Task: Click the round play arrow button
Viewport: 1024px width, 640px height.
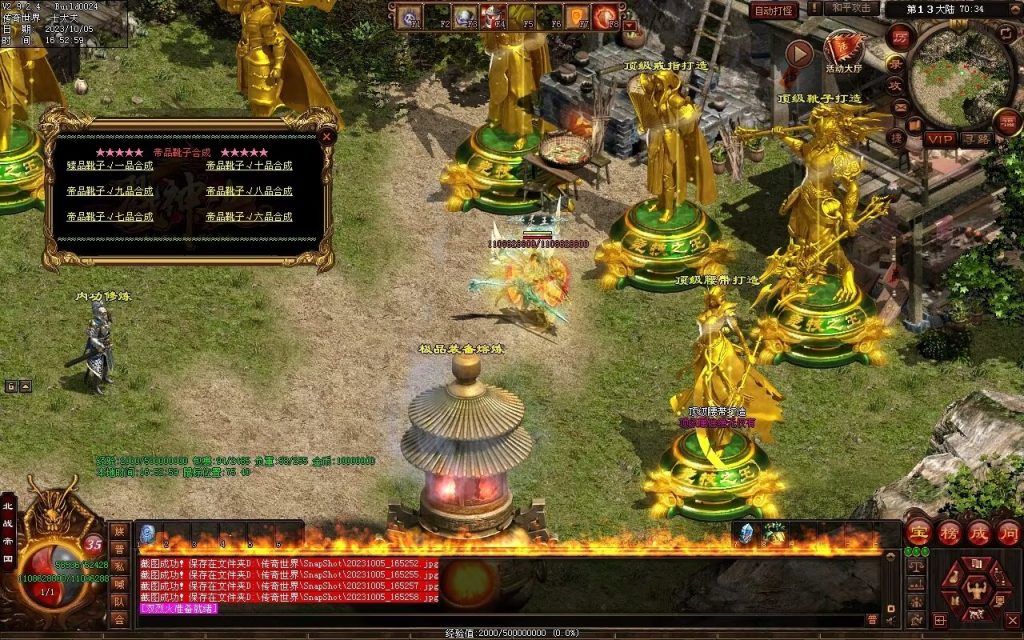Action: click(799, 54)
